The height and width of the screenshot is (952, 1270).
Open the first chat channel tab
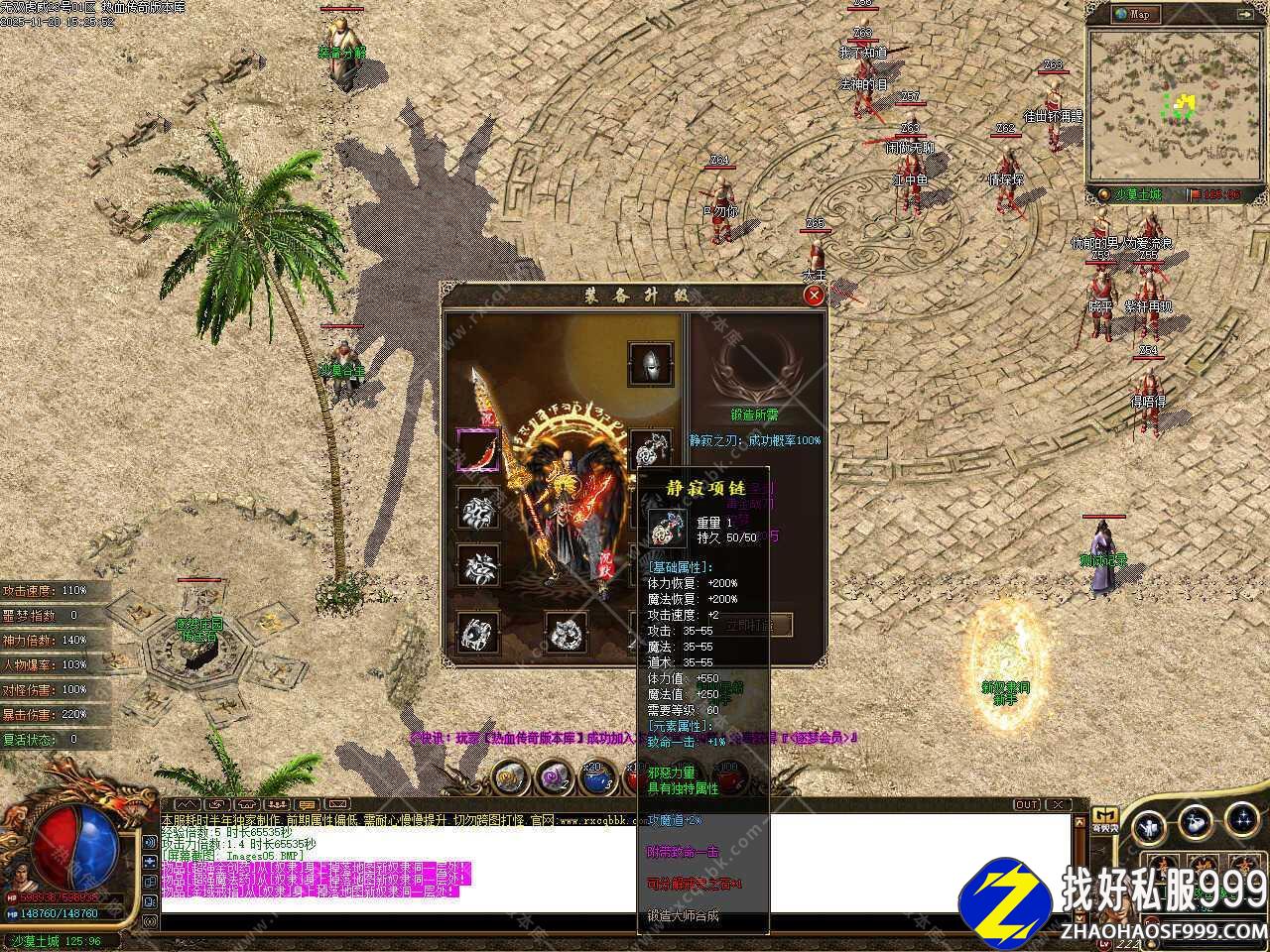tap(187, 804)
